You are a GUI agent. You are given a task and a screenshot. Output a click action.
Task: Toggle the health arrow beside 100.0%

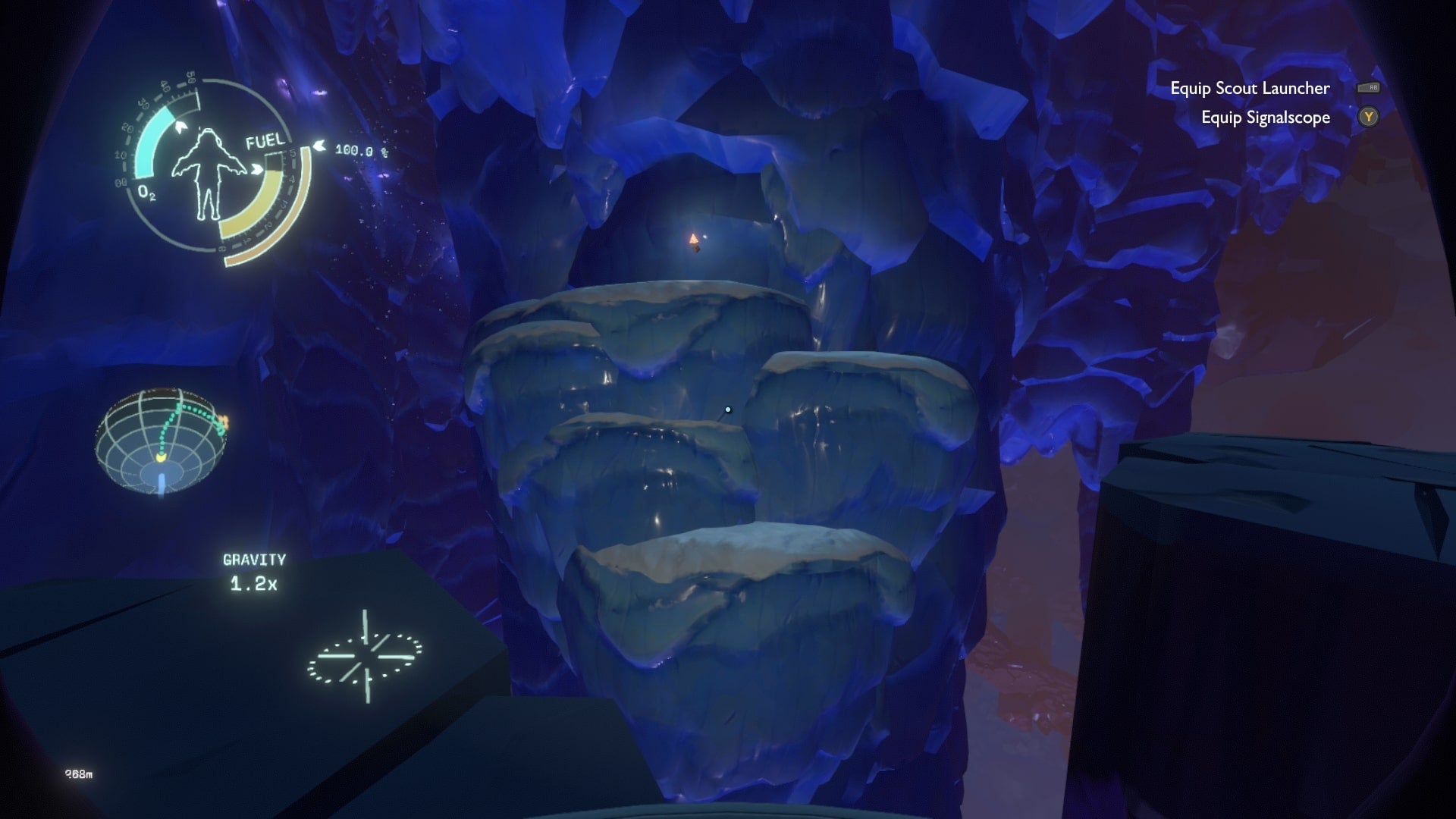pos(318,146)
